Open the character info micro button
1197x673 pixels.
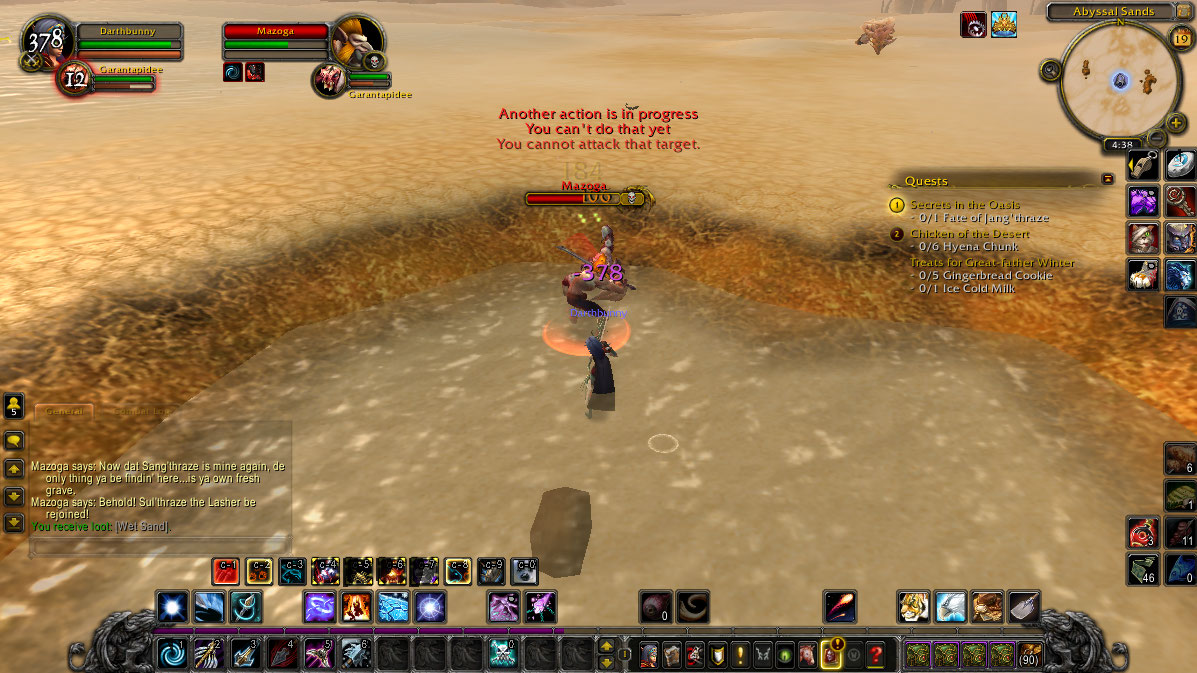[x=648, y=656]
